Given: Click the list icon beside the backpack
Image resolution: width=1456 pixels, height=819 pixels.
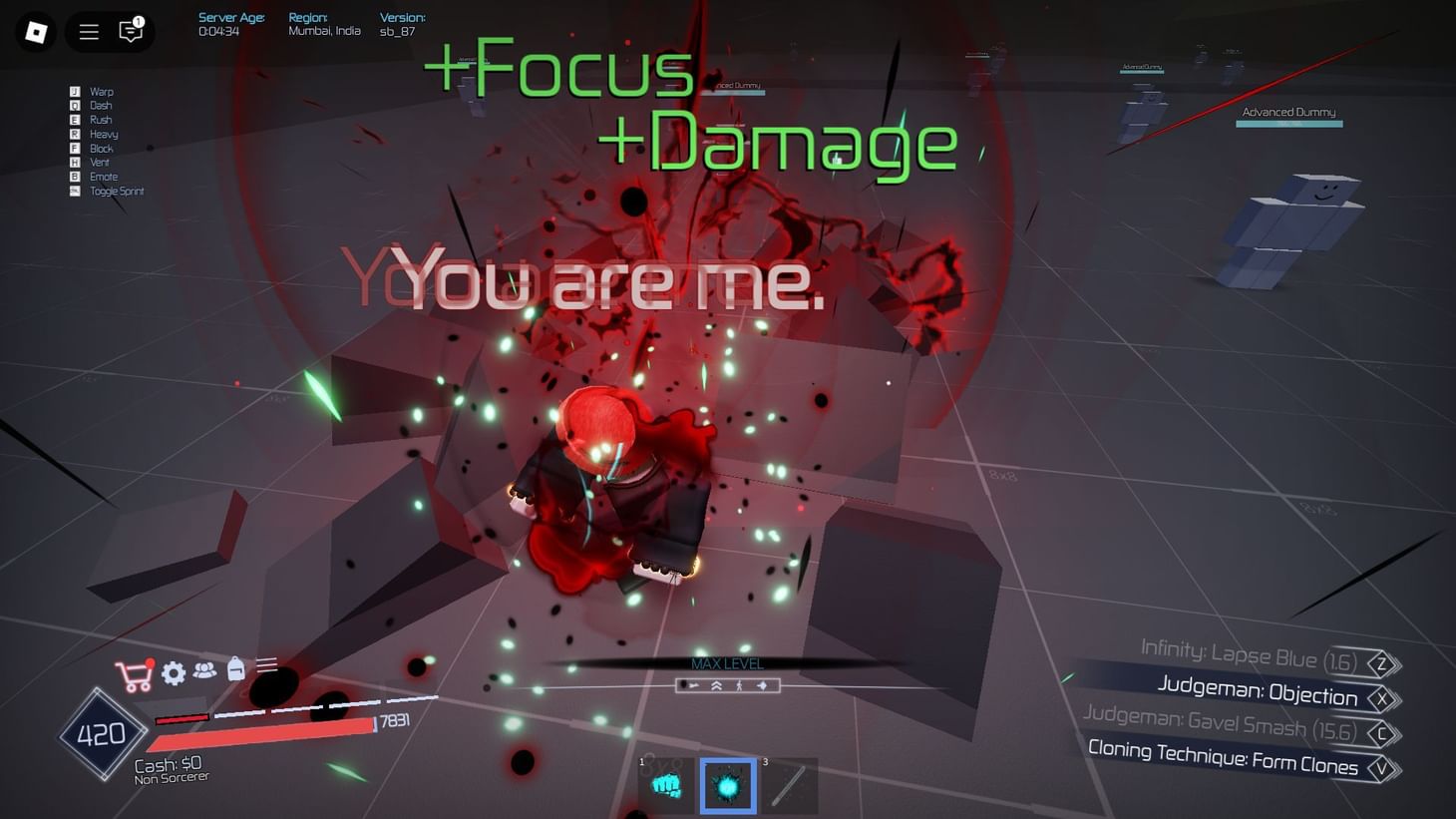Looking at the screenshot, I should pyautogui.click(x=267, y=670).
